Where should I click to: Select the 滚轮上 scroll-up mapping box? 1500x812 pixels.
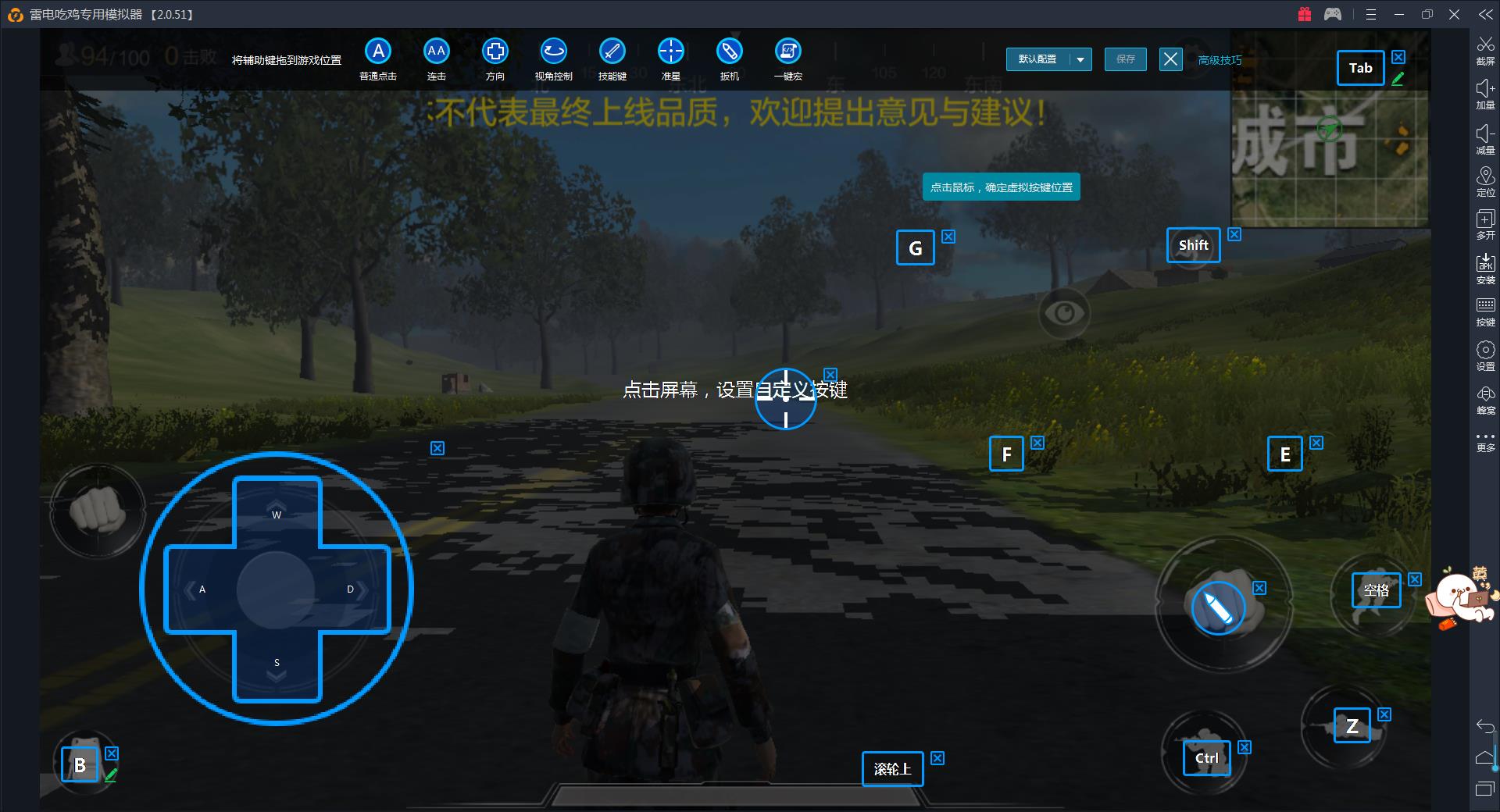point(892,769)
